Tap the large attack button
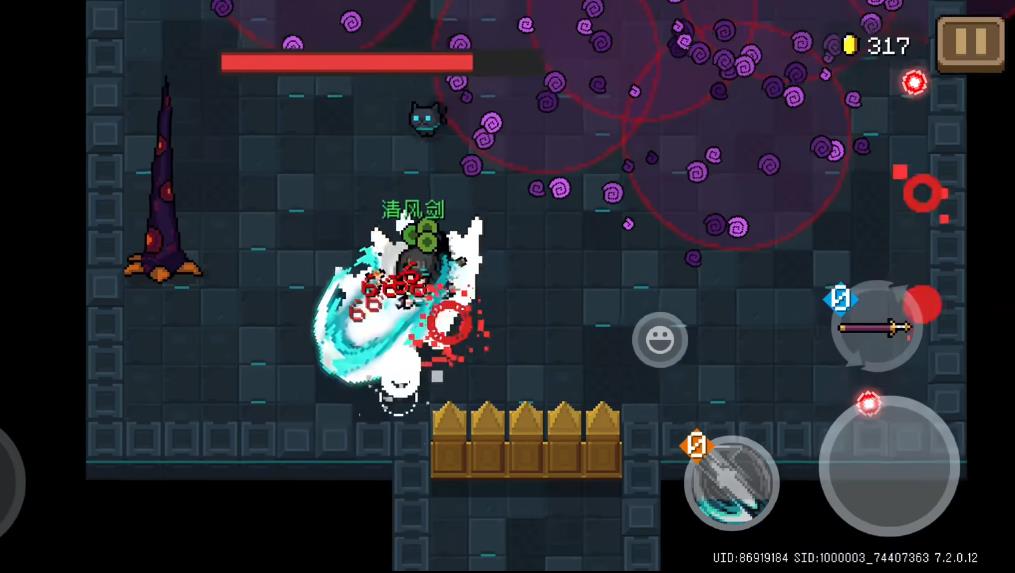 pyautogui.click(x=888, y=465)
